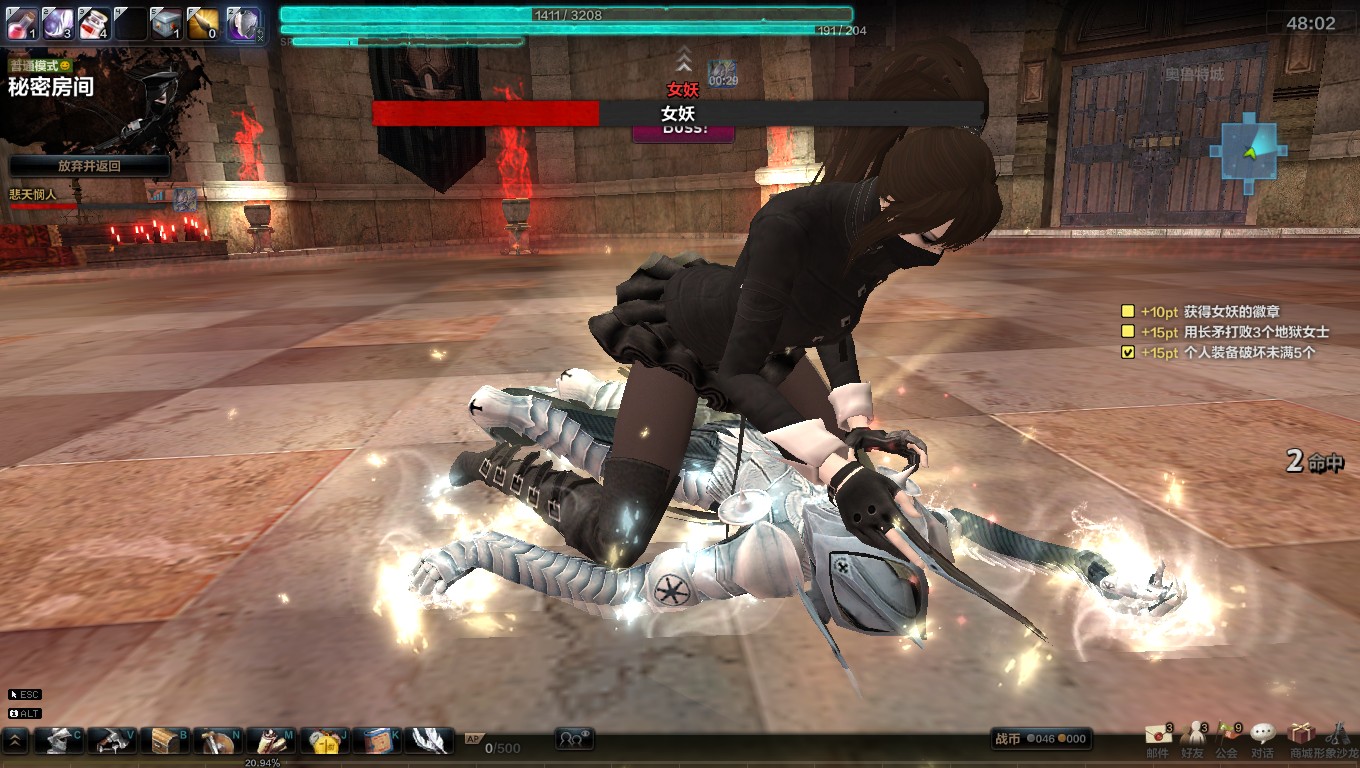Viewport: 1360px width, 768px height.
Task: Toggle the 个人装备破坏未满5个 objective checkbox
Action: click(x=1128, y=352)
